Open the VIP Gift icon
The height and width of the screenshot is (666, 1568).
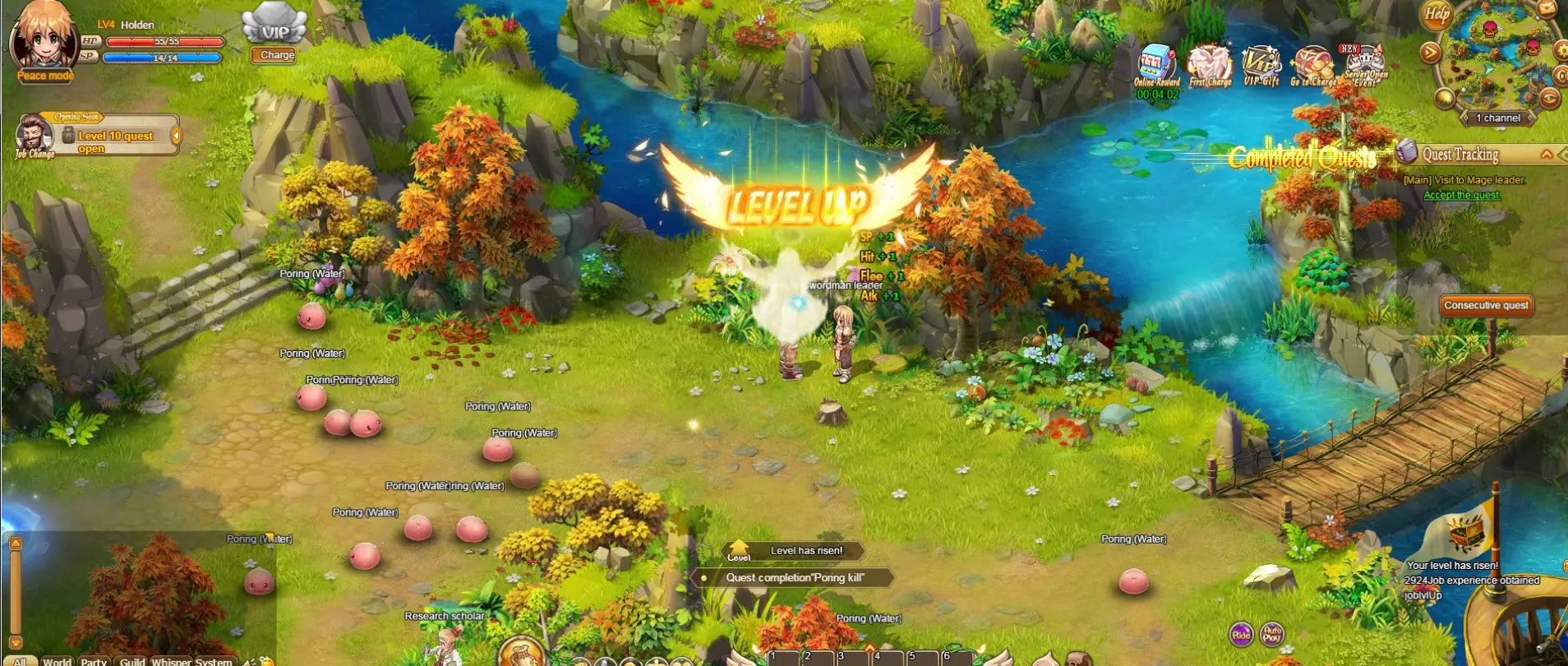pos(1261,64)
